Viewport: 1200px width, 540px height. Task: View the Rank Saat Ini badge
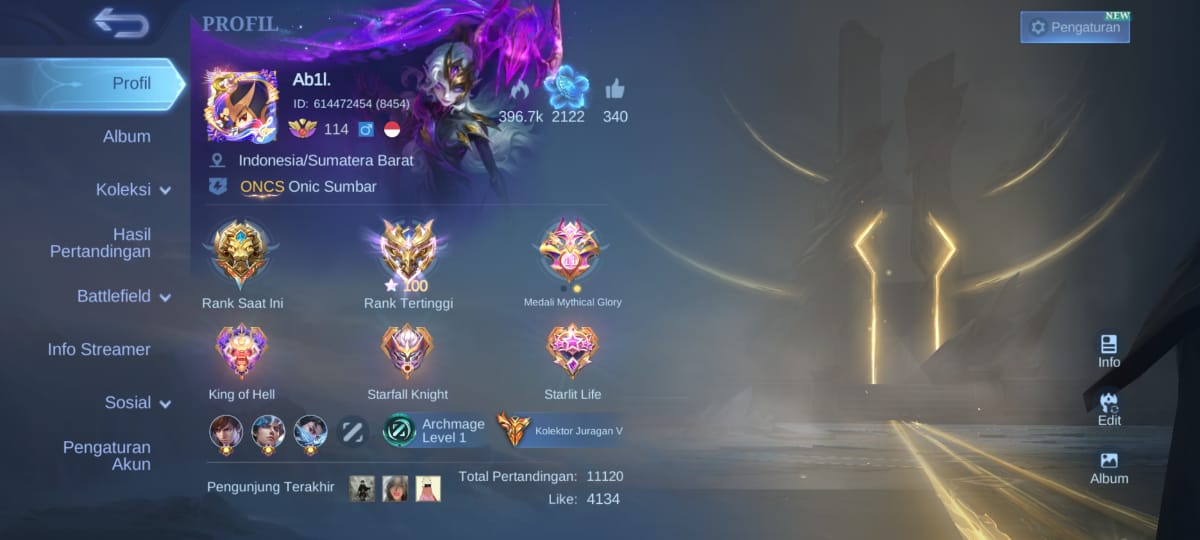point(242,254)
